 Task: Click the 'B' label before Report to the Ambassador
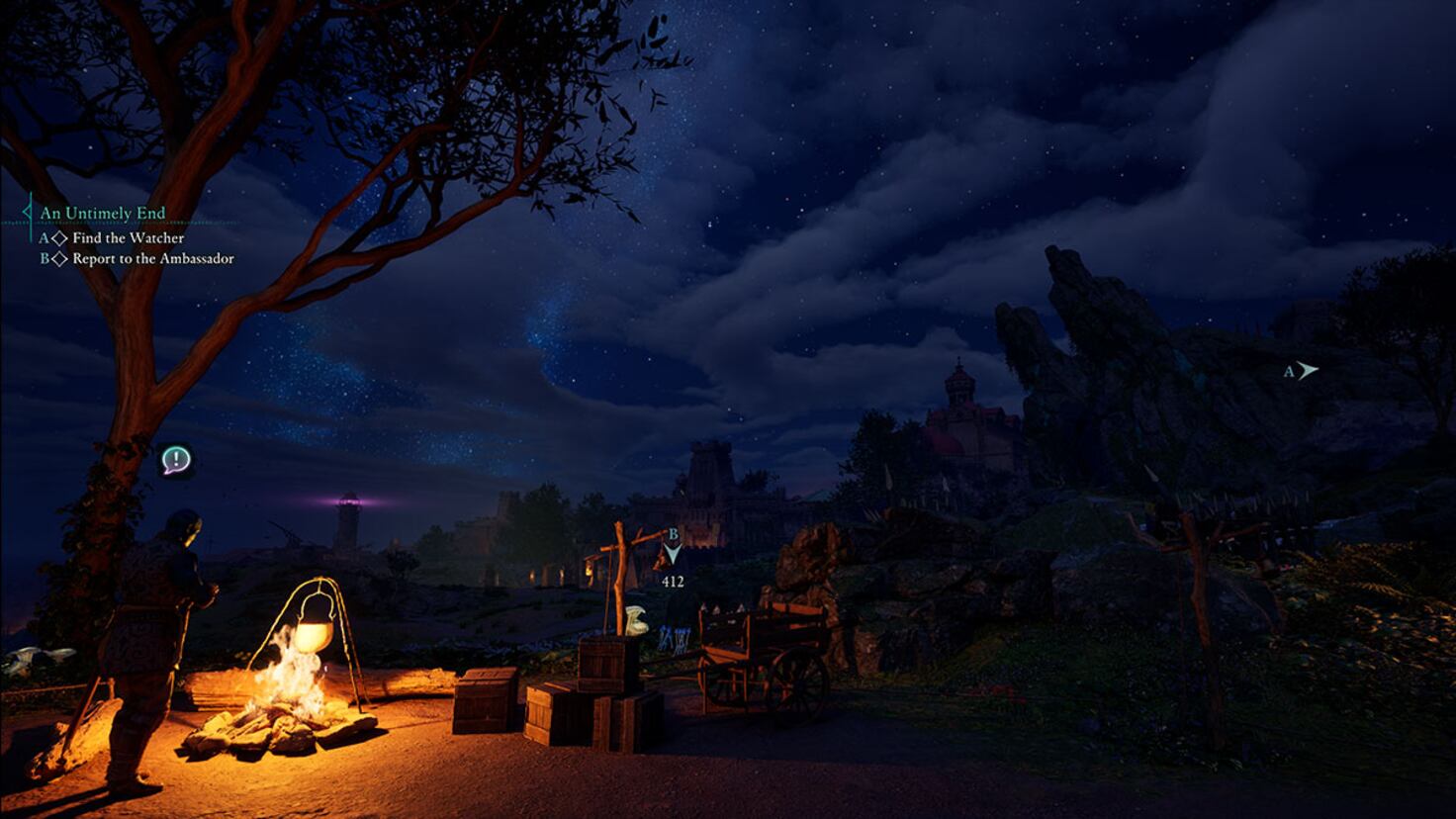click(44, 258)
